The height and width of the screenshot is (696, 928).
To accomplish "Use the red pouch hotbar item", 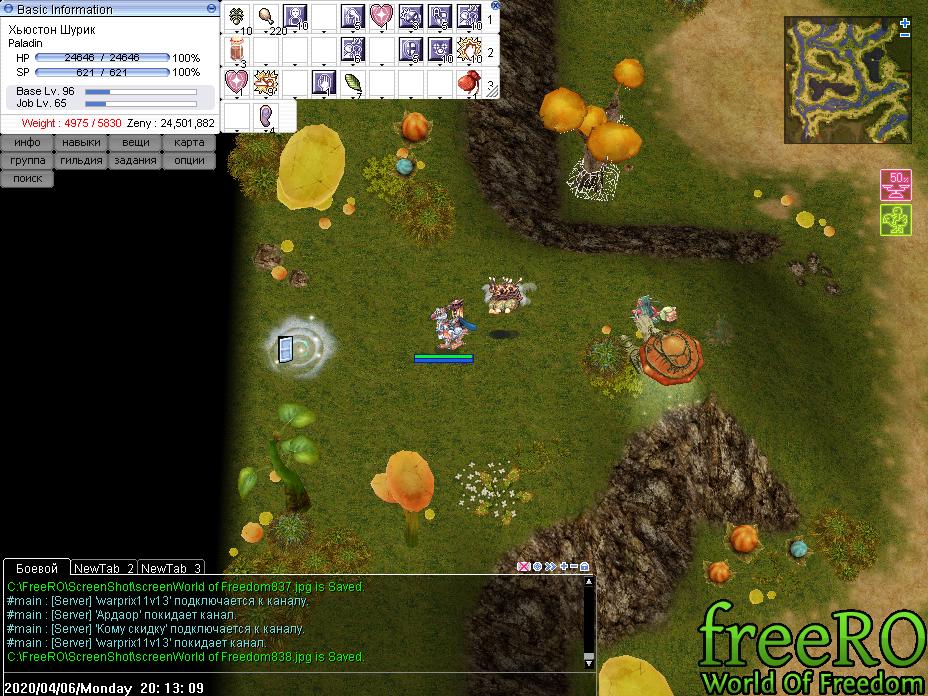I will pyautogui.click(x=469, y=82).
